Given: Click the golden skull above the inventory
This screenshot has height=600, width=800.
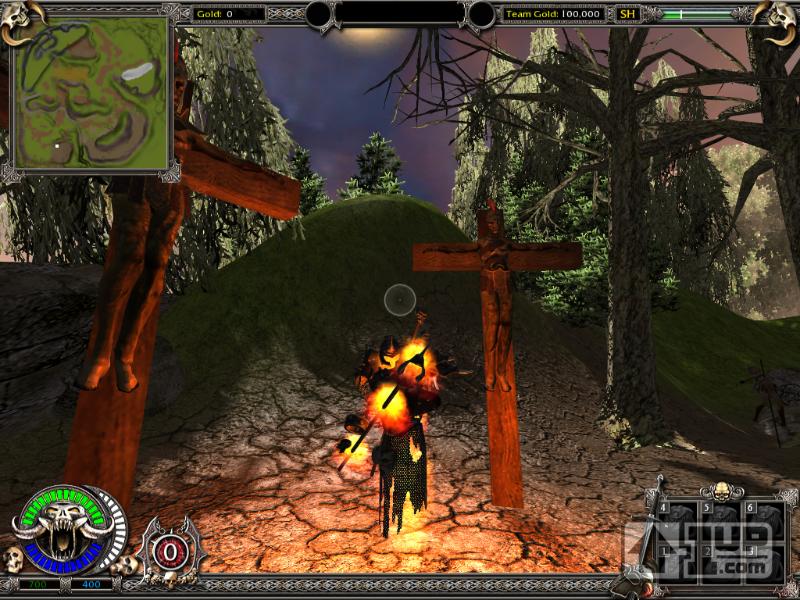Looking at the screenshot, I should click(x=720, y=490).
